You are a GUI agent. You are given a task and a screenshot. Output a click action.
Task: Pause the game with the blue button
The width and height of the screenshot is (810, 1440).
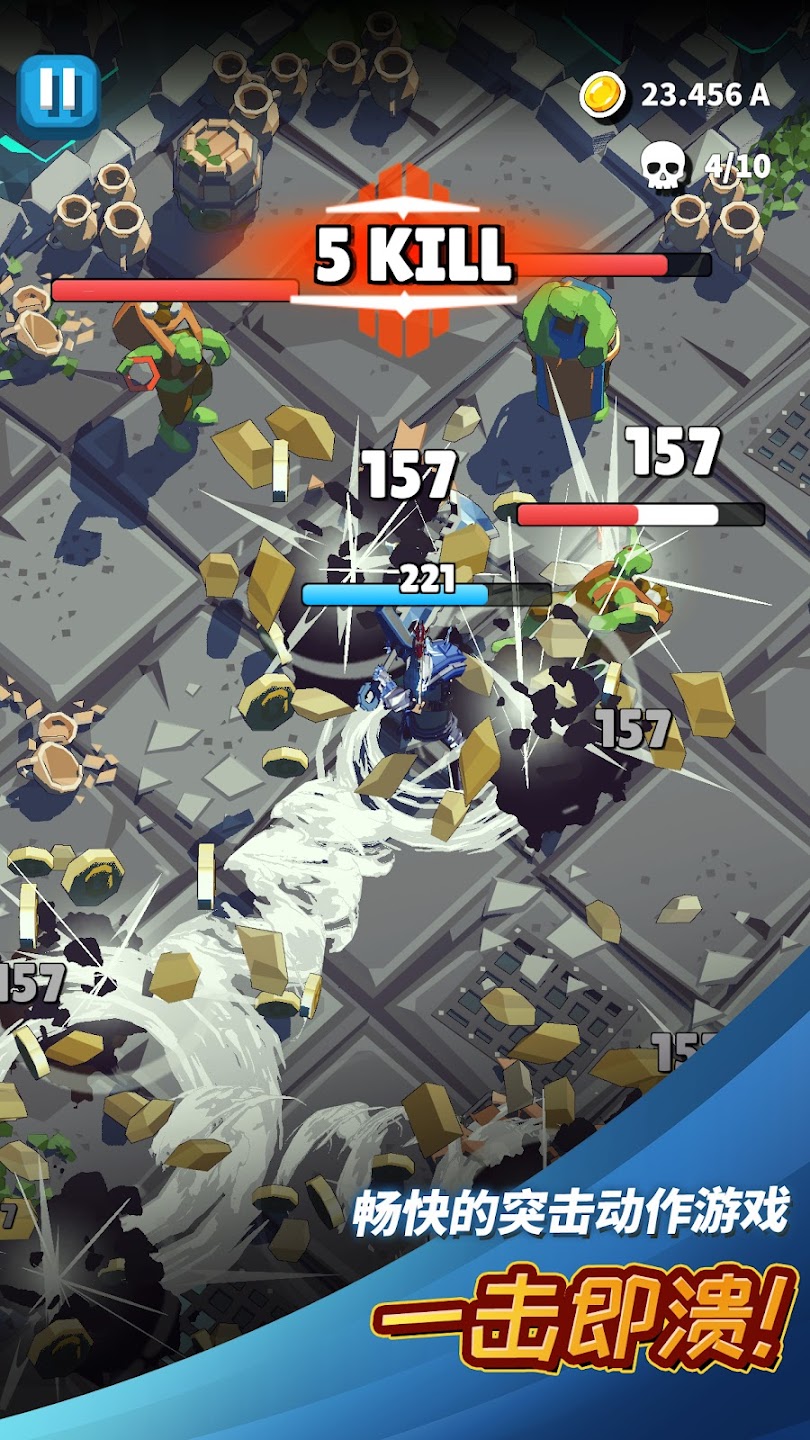(x=58, y=93)
